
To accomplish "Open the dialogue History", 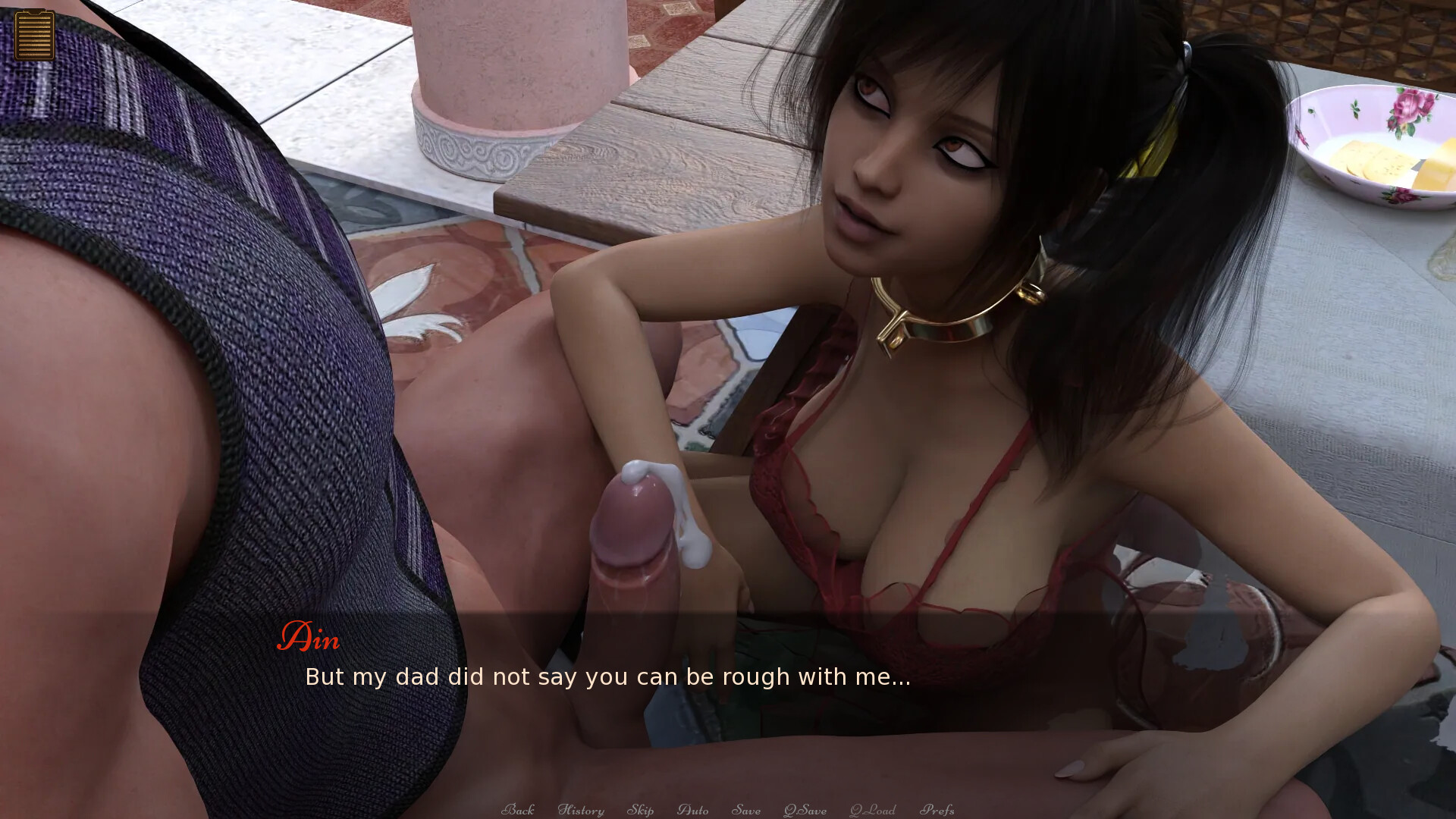I will 581,810.
